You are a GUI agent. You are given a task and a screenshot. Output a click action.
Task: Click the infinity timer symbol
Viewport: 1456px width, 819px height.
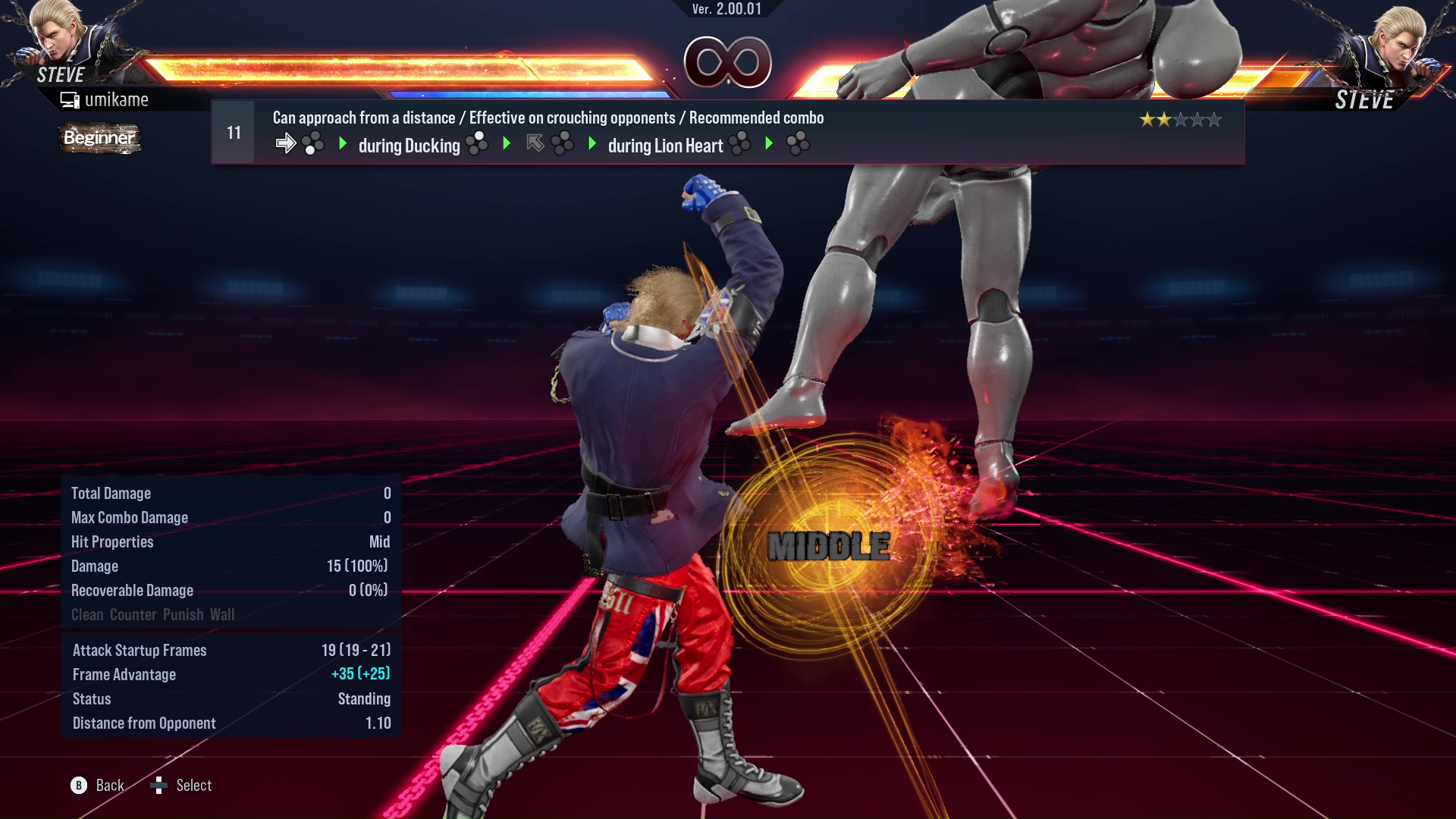tap(728, 62)
